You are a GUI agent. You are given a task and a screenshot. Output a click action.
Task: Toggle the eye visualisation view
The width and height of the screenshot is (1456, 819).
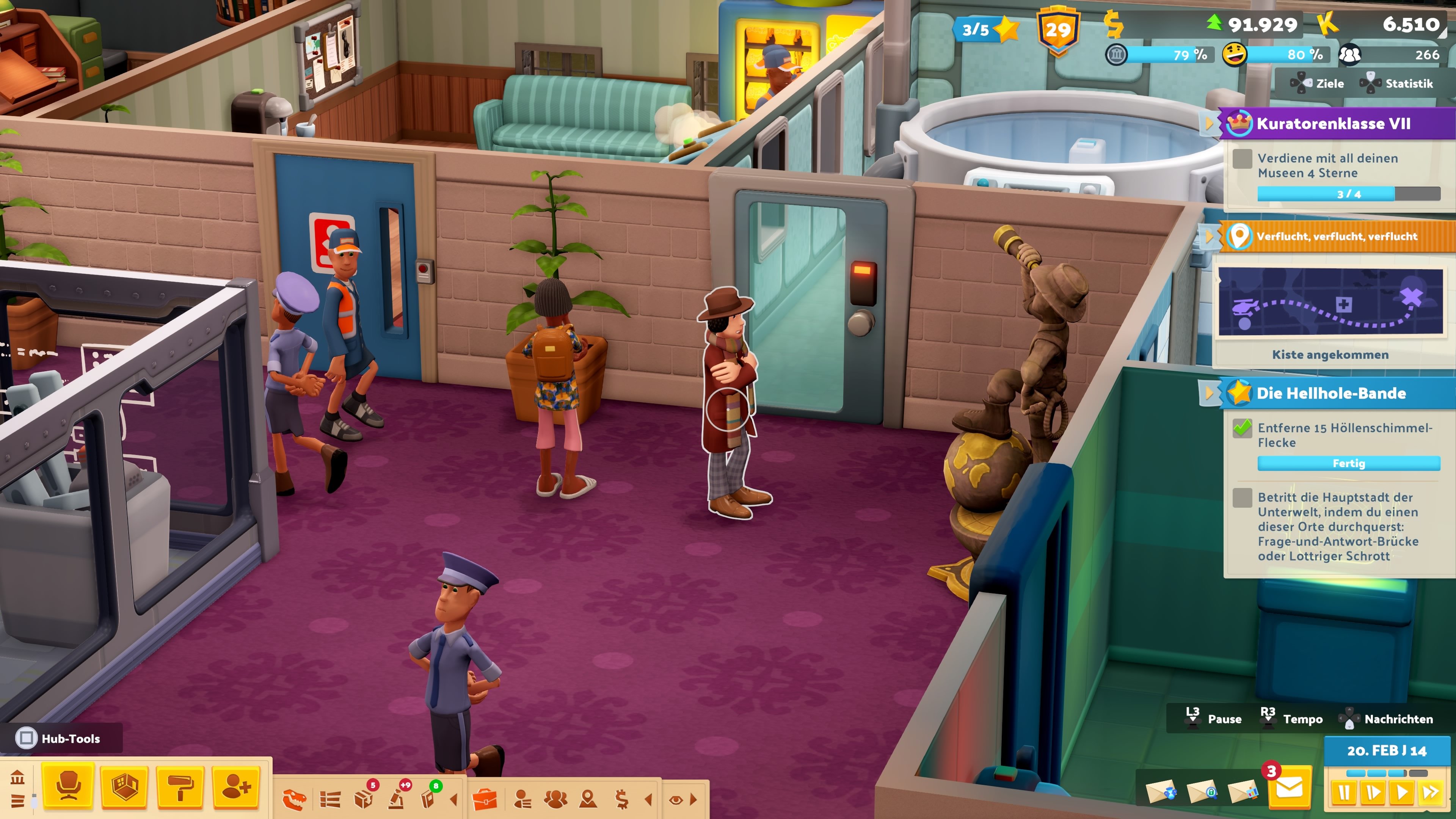675,800
